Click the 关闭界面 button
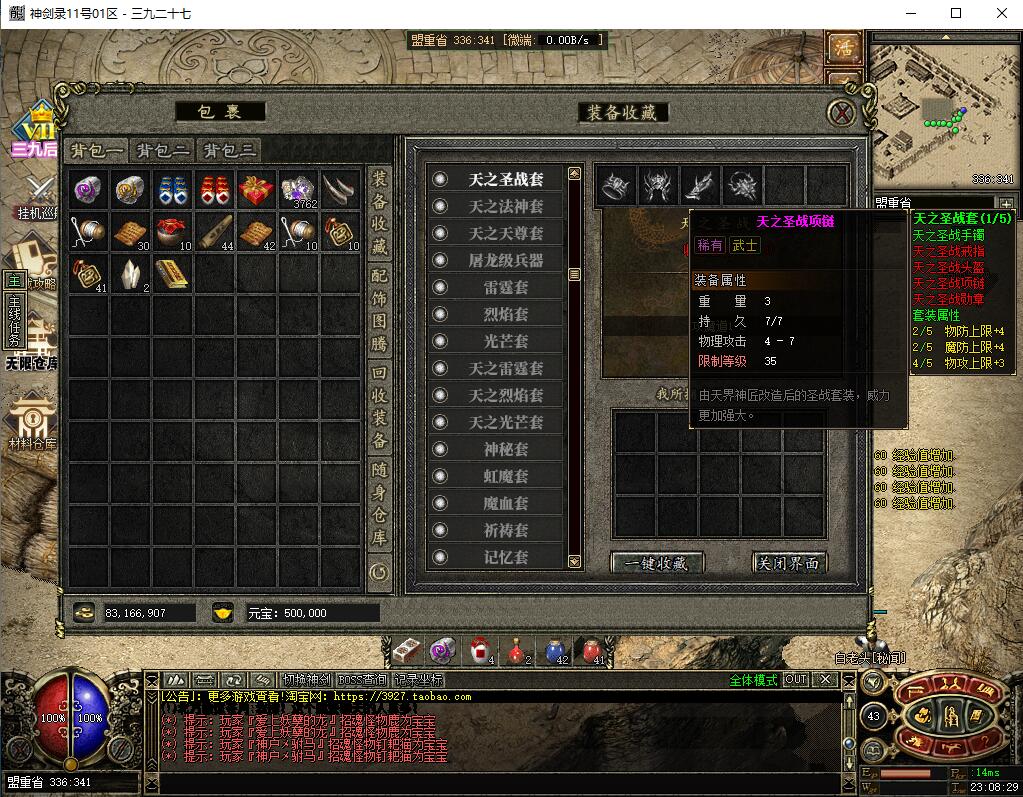Viewport: 1023px width, 797px height. 789,563
